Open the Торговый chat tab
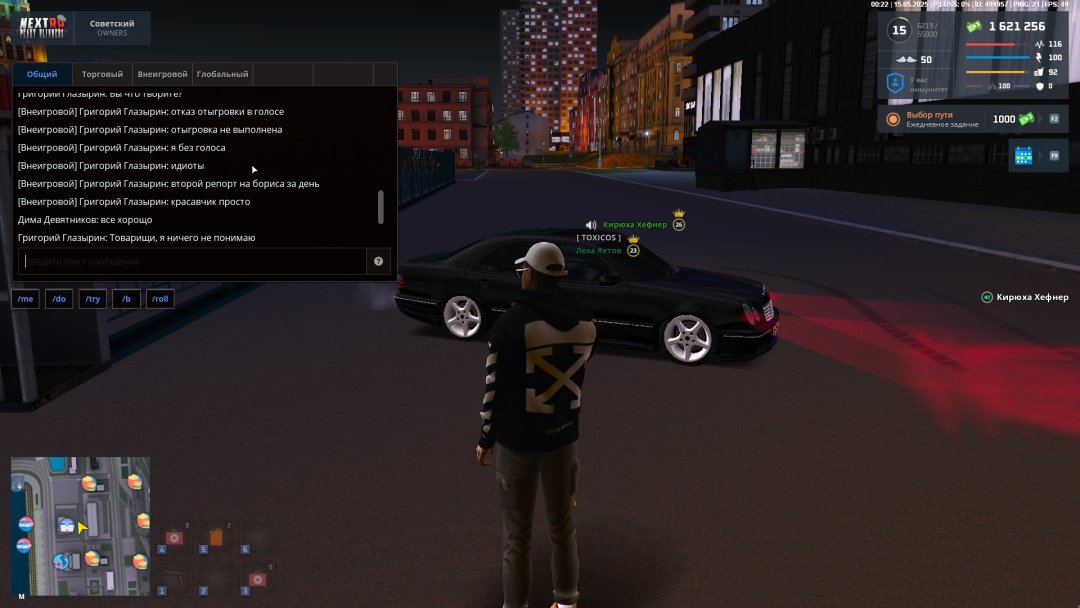This screenshot has width=1080, height=608. tap(102, 74)
